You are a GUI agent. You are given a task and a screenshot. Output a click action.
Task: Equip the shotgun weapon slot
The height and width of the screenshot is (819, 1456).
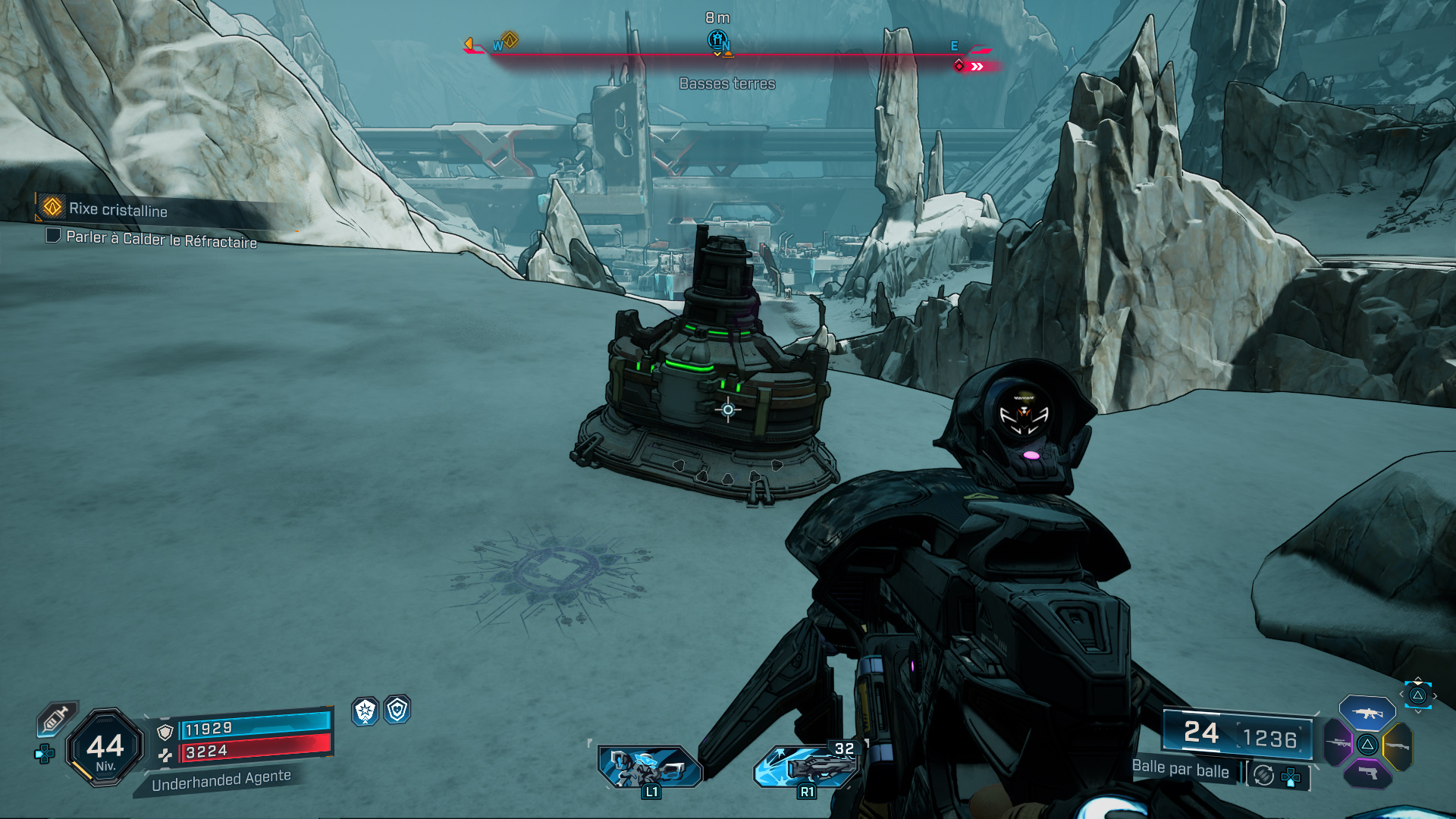(x=1398, y=746)
